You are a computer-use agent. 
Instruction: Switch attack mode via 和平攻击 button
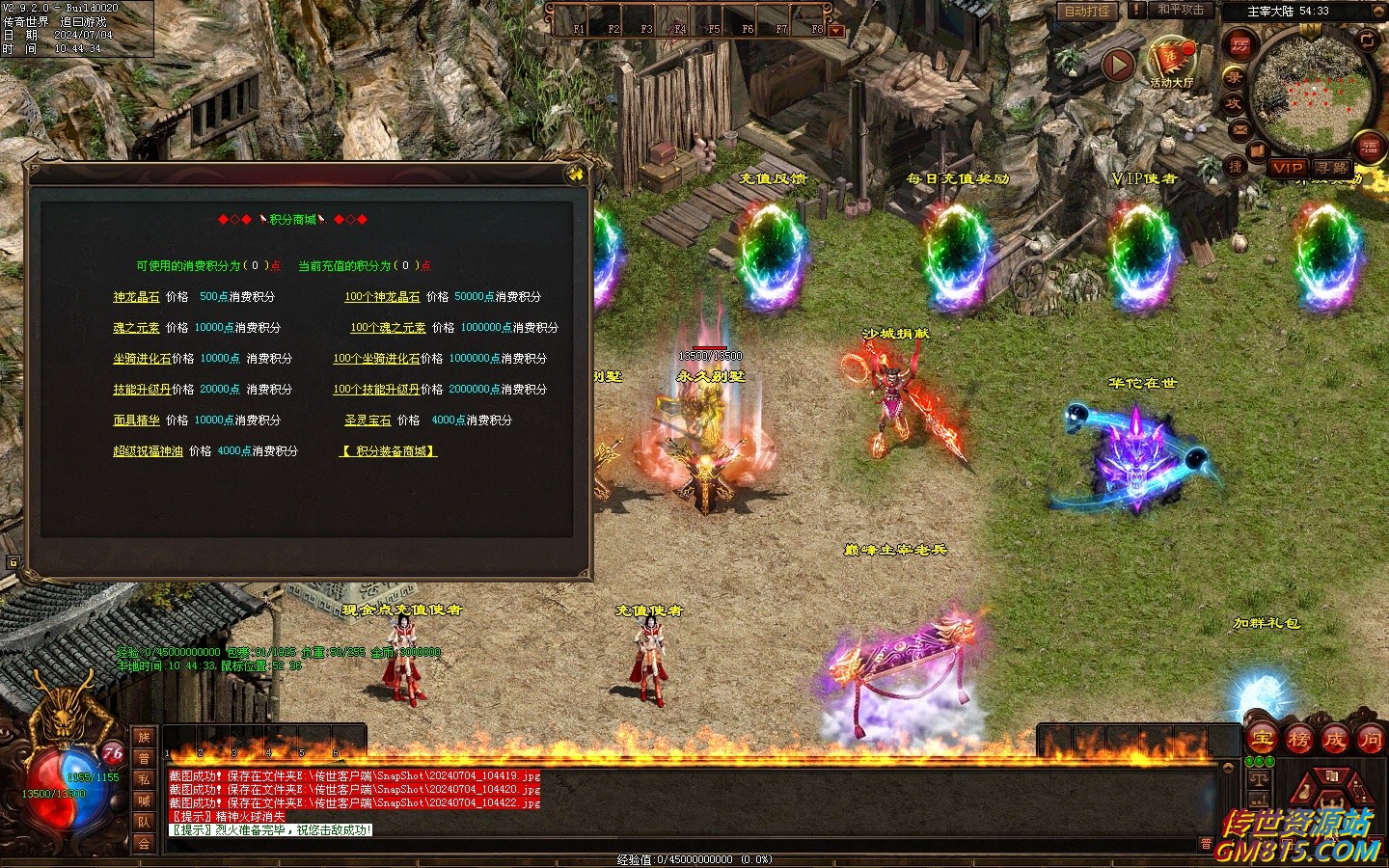click(x=1181, y=10)
